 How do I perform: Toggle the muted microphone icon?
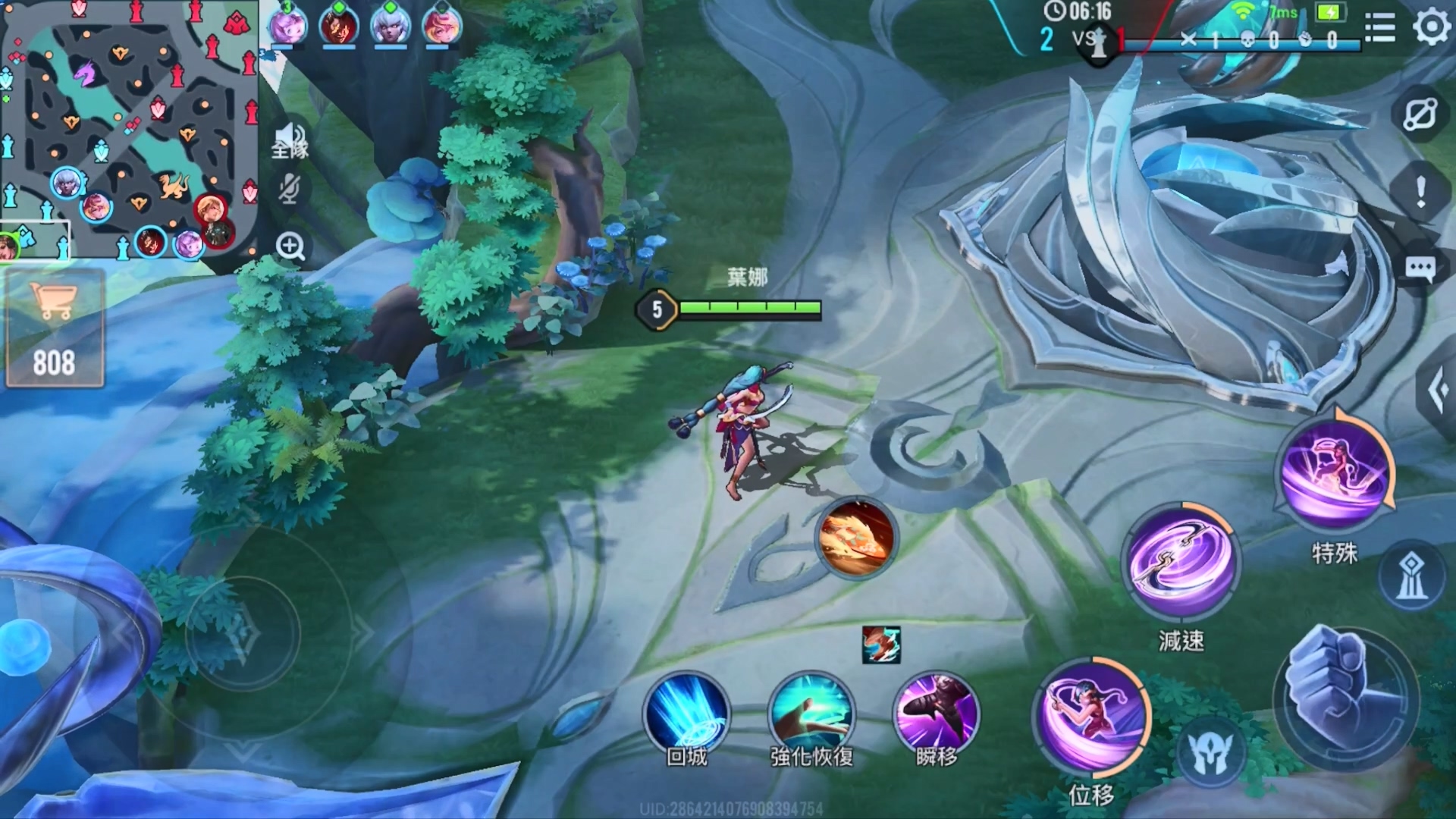click(289, 189)
